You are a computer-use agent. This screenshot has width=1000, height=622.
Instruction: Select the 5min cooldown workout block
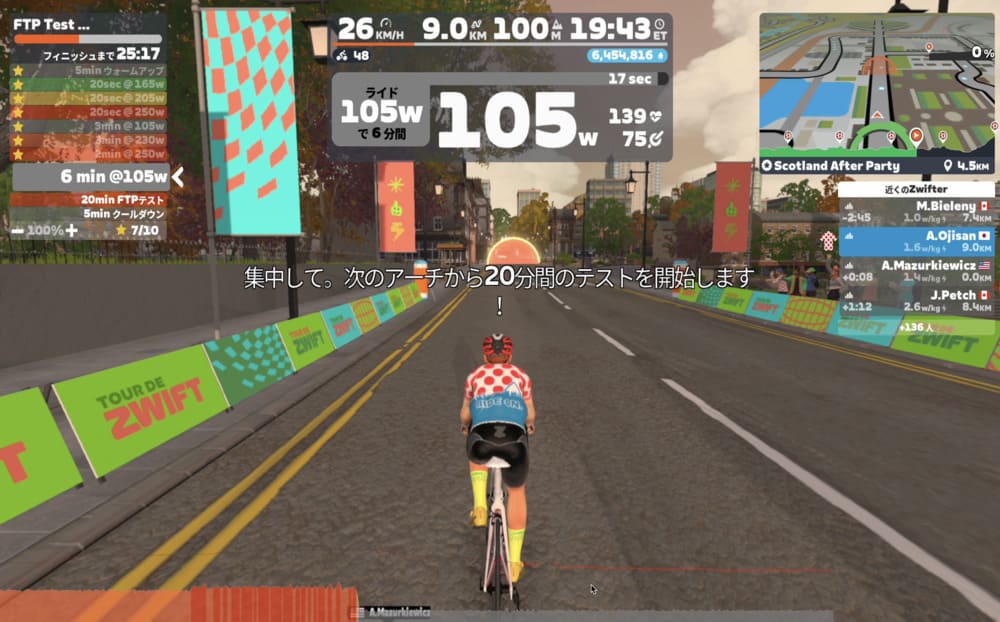(124, 214)
